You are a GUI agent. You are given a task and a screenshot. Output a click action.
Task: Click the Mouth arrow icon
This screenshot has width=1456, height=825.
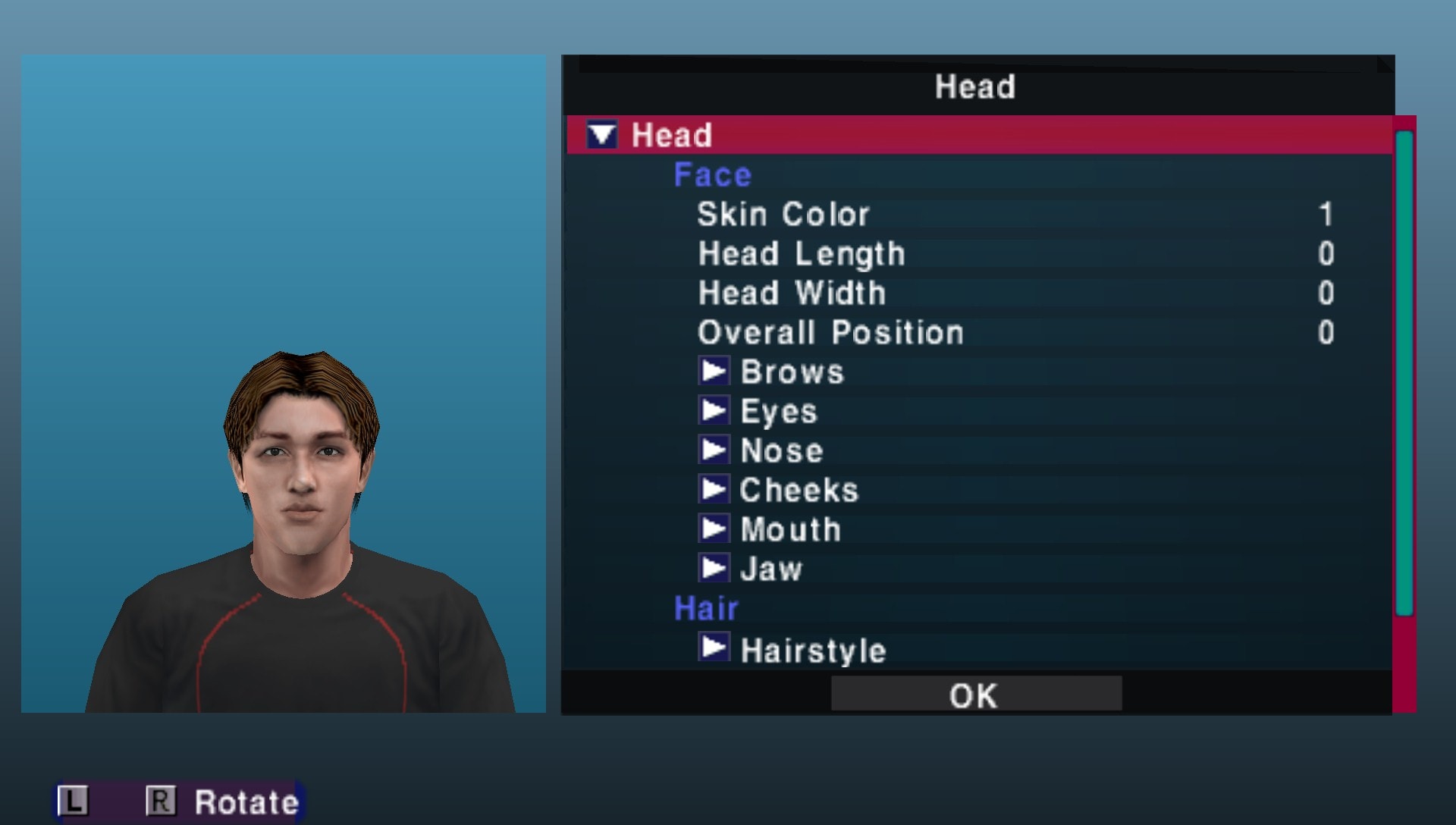click(x=714, y=529)
